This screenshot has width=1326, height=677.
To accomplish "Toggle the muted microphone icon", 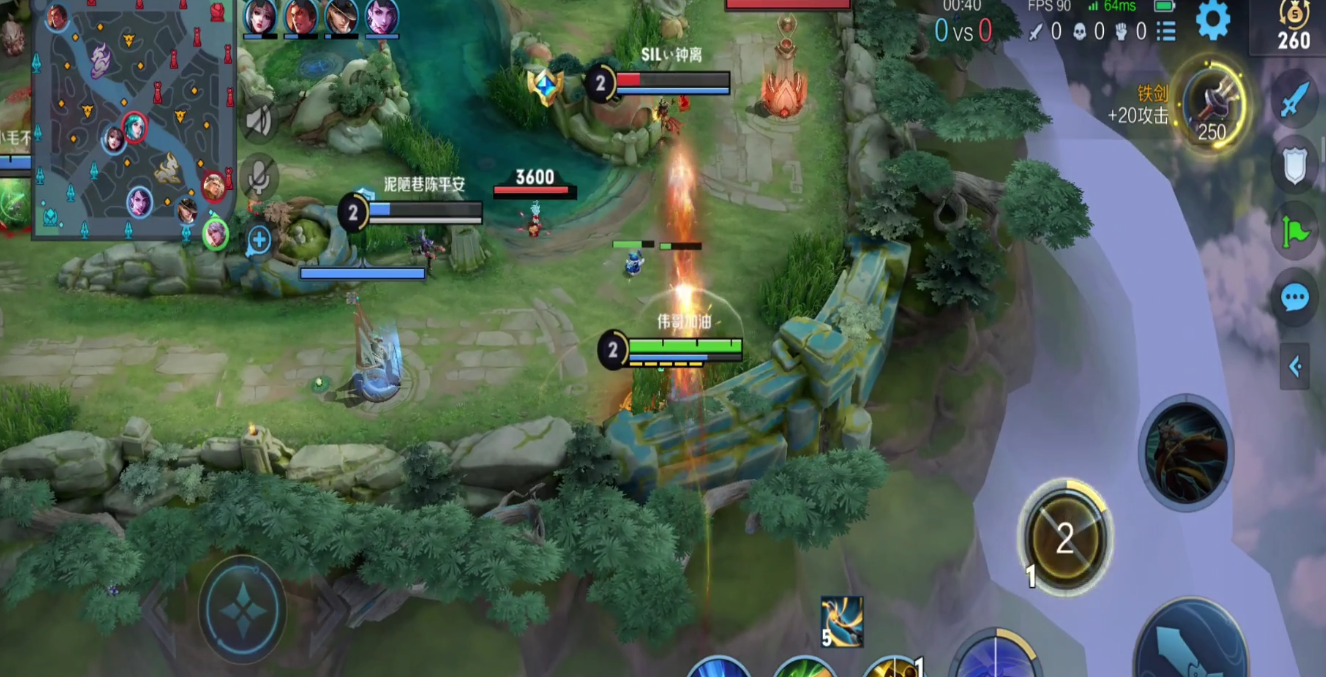I will 259,178.
